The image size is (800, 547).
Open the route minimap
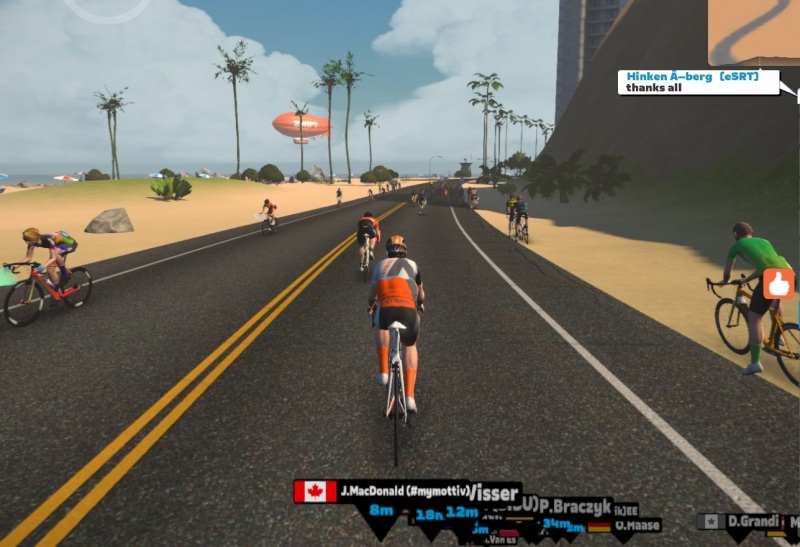point(753,32)
